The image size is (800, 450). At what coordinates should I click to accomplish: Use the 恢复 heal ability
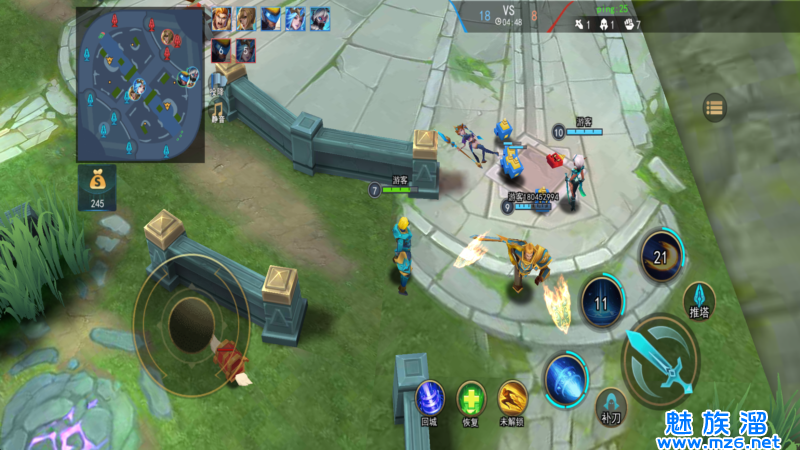471,399
